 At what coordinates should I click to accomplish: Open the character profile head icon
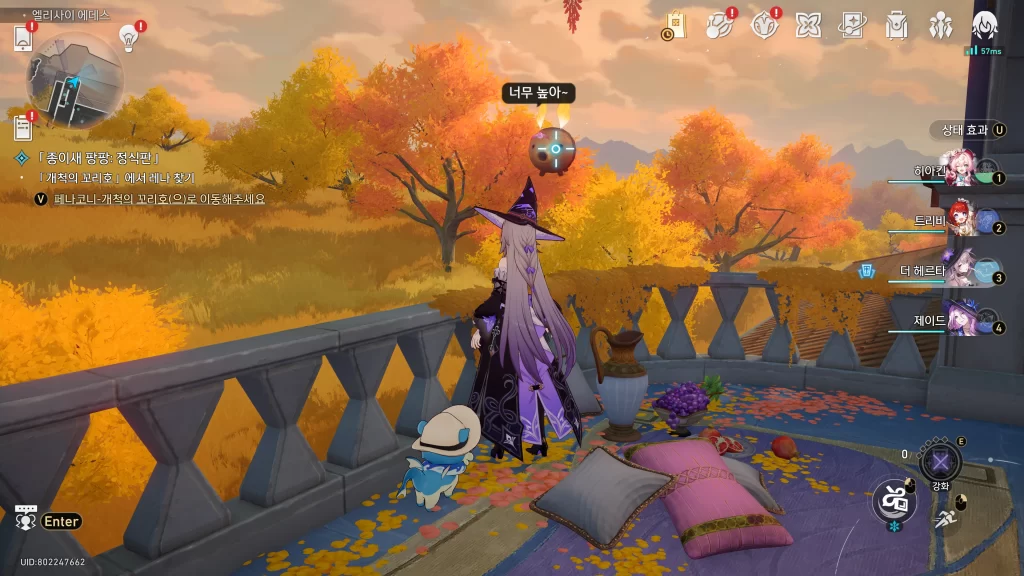coord(985,24)
